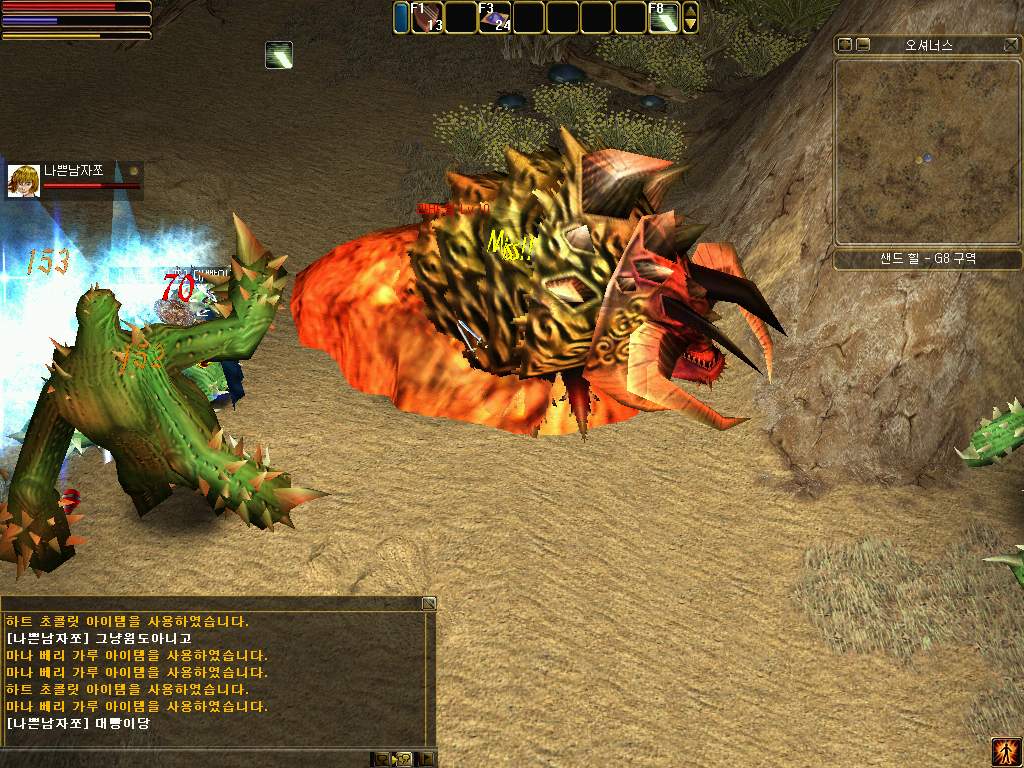Click the chat arrow button
1024x768 pixels.
coord(427,759)
